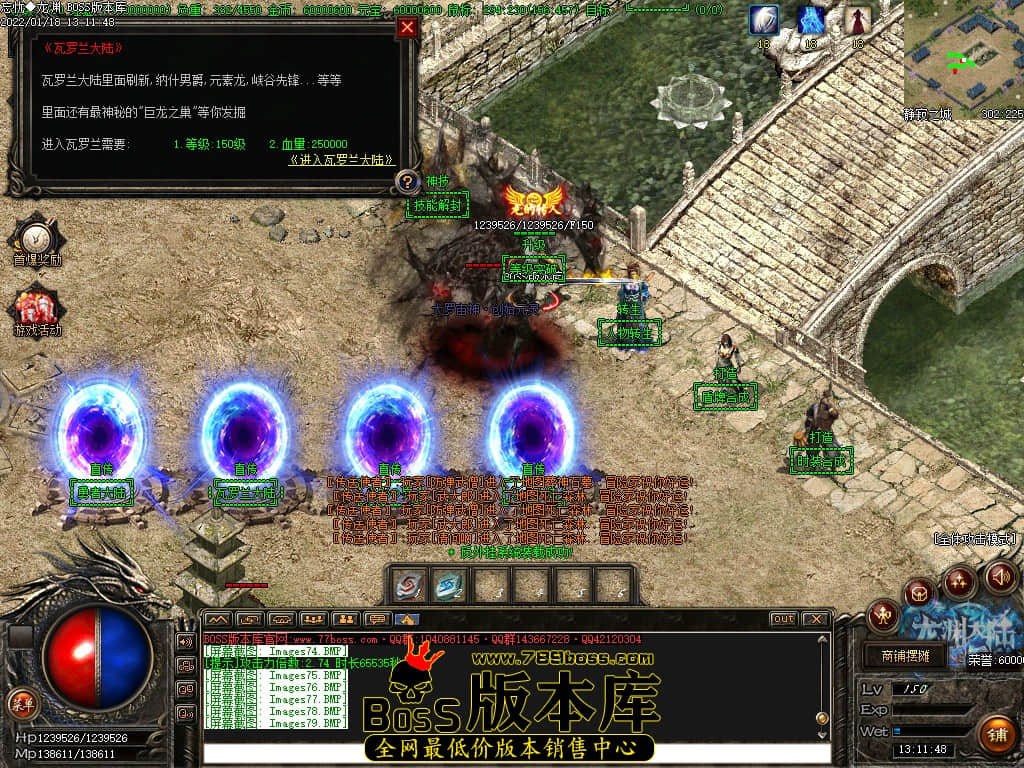Toggle sound with the speaker round button
The height and width of the screenshot is (768, 1024).
pos(1000,576)
